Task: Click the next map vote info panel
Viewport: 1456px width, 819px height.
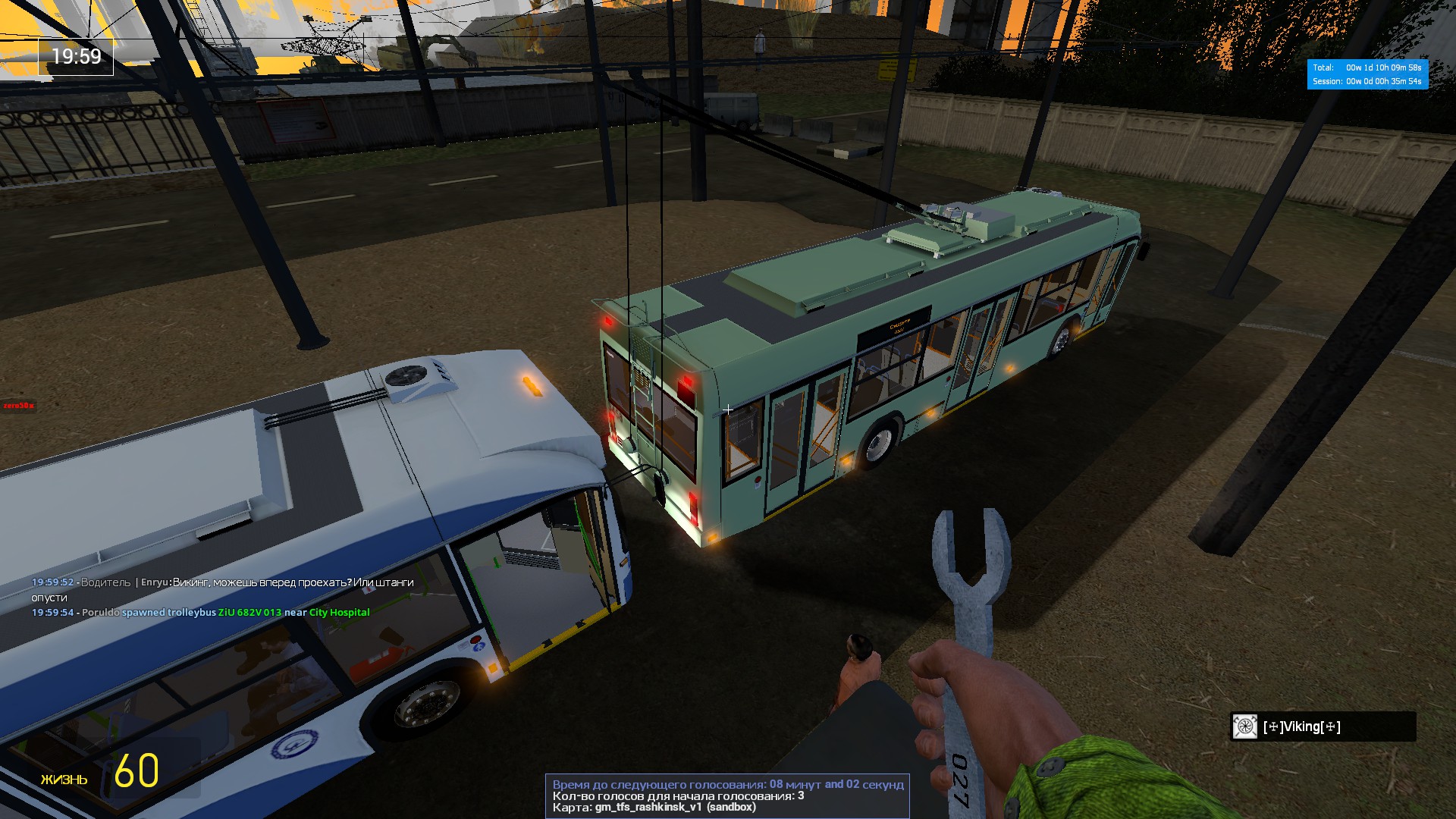Action: (727, 795)
